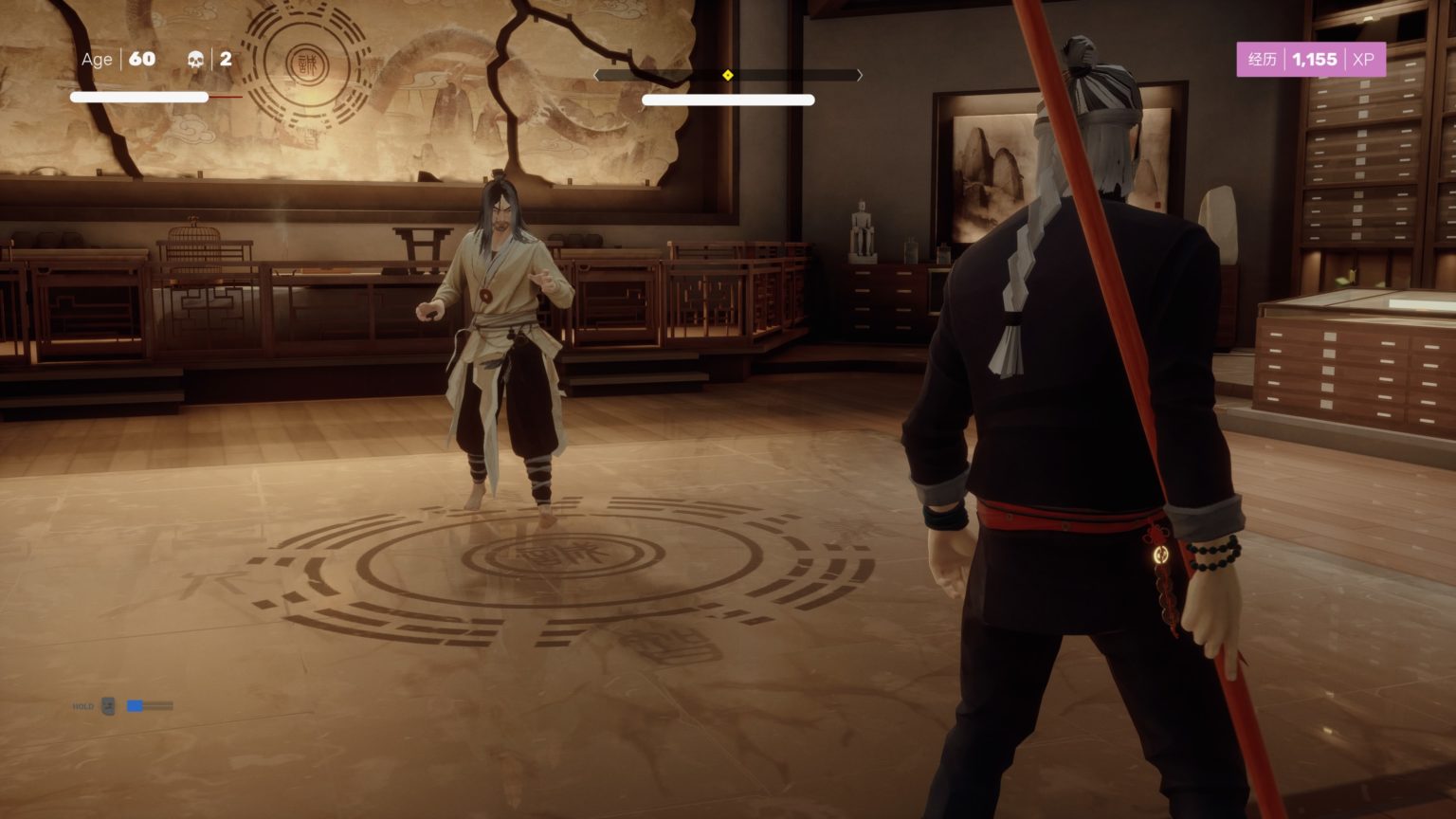
Task: Expand the structure gauge with its right chevron
Action: pyautogui.click(x=860, y=74)
